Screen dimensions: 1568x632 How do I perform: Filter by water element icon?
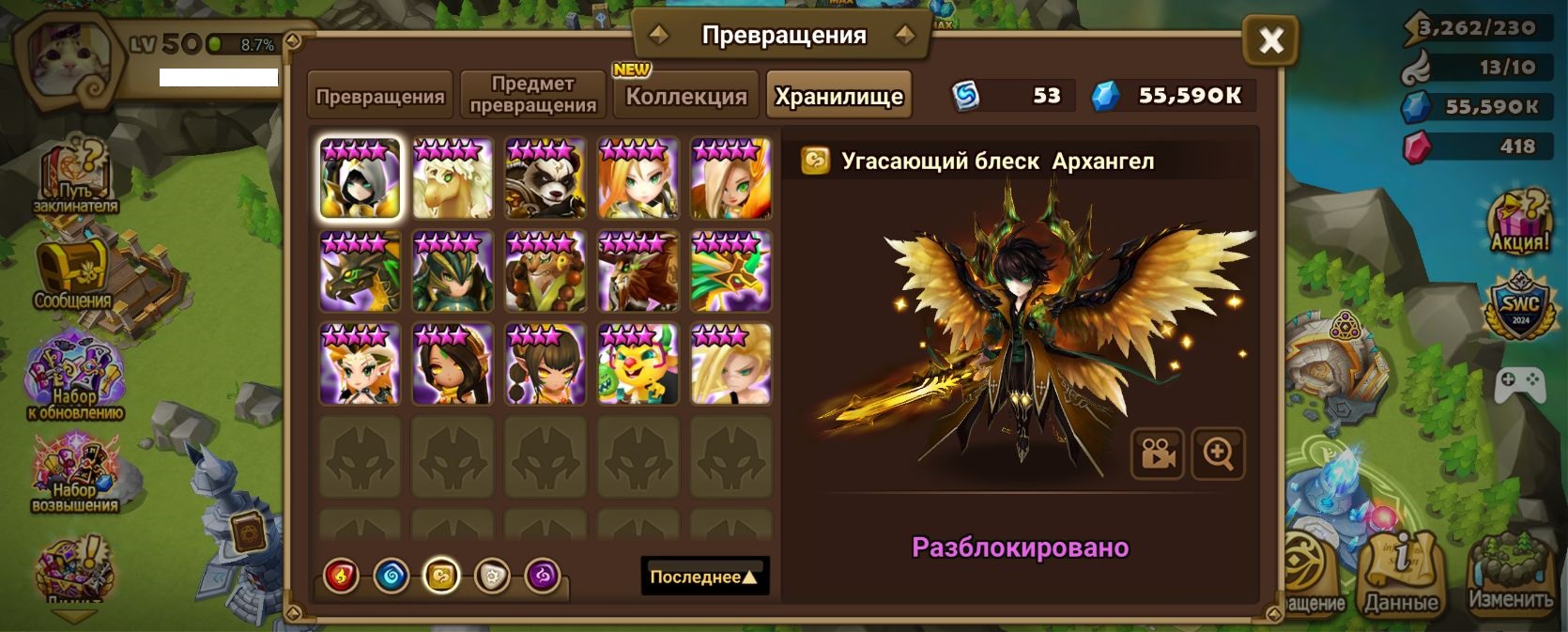392,576
